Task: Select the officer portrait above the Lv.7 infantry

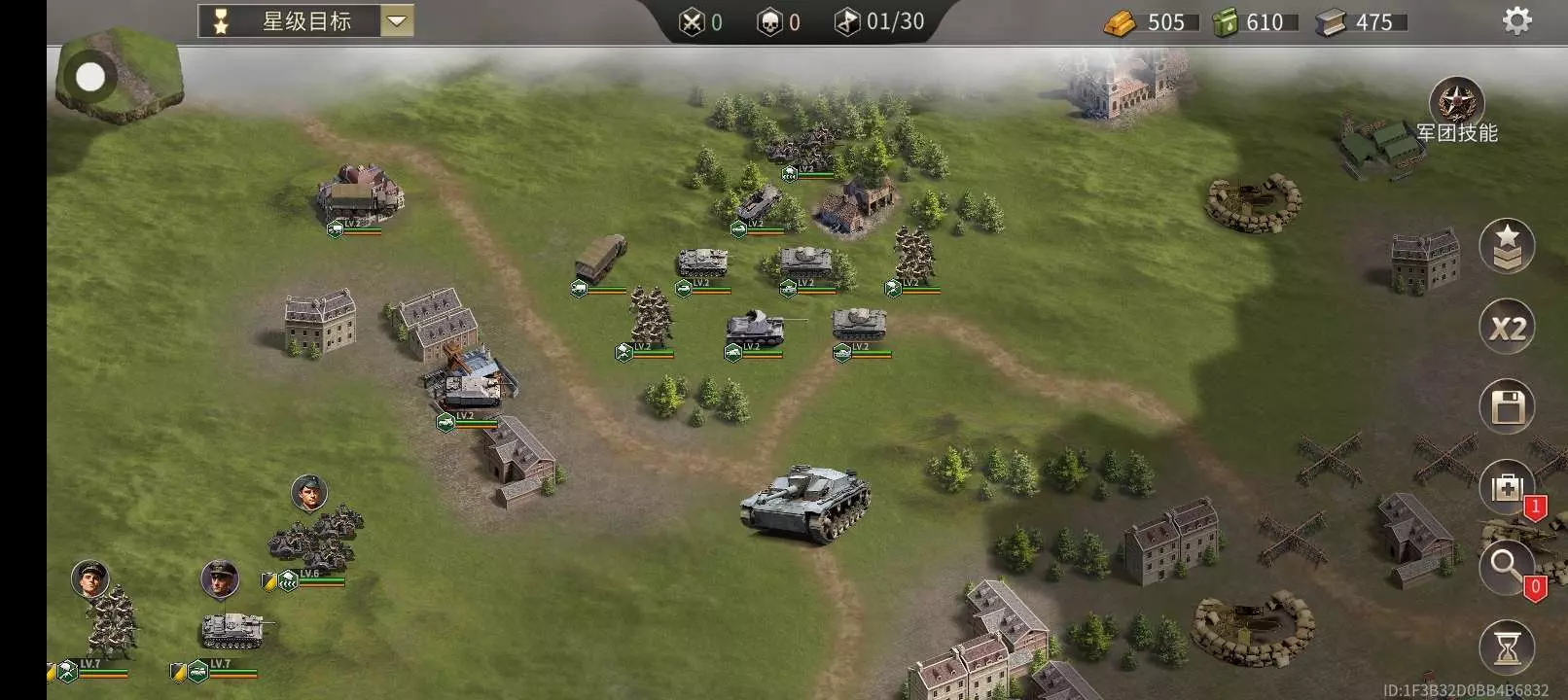Action: tap(90, 579)
